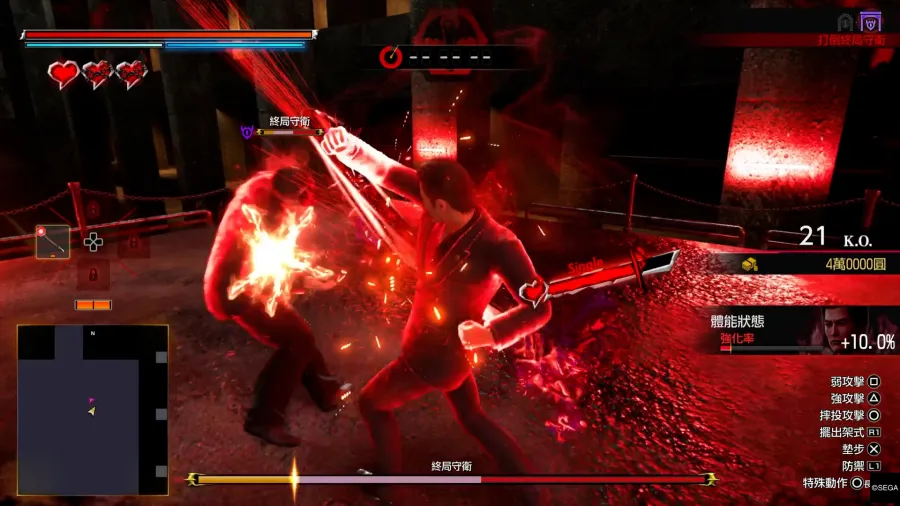Click the gray gate icon
900x506 pixels.
(845, 22)
